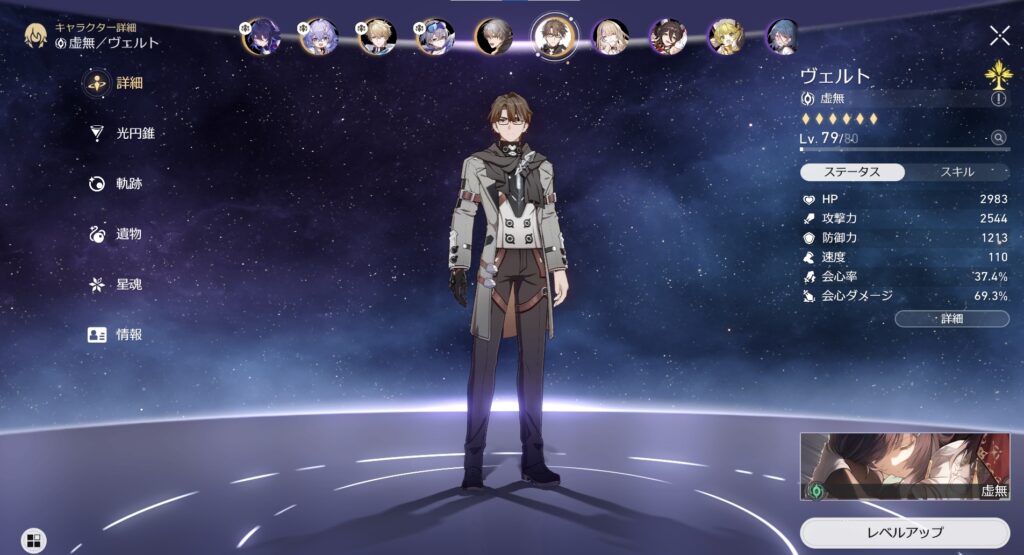Click the magnifier icon next to level
This screenshot has height=555, width=1024.
[x=998, y=138]
